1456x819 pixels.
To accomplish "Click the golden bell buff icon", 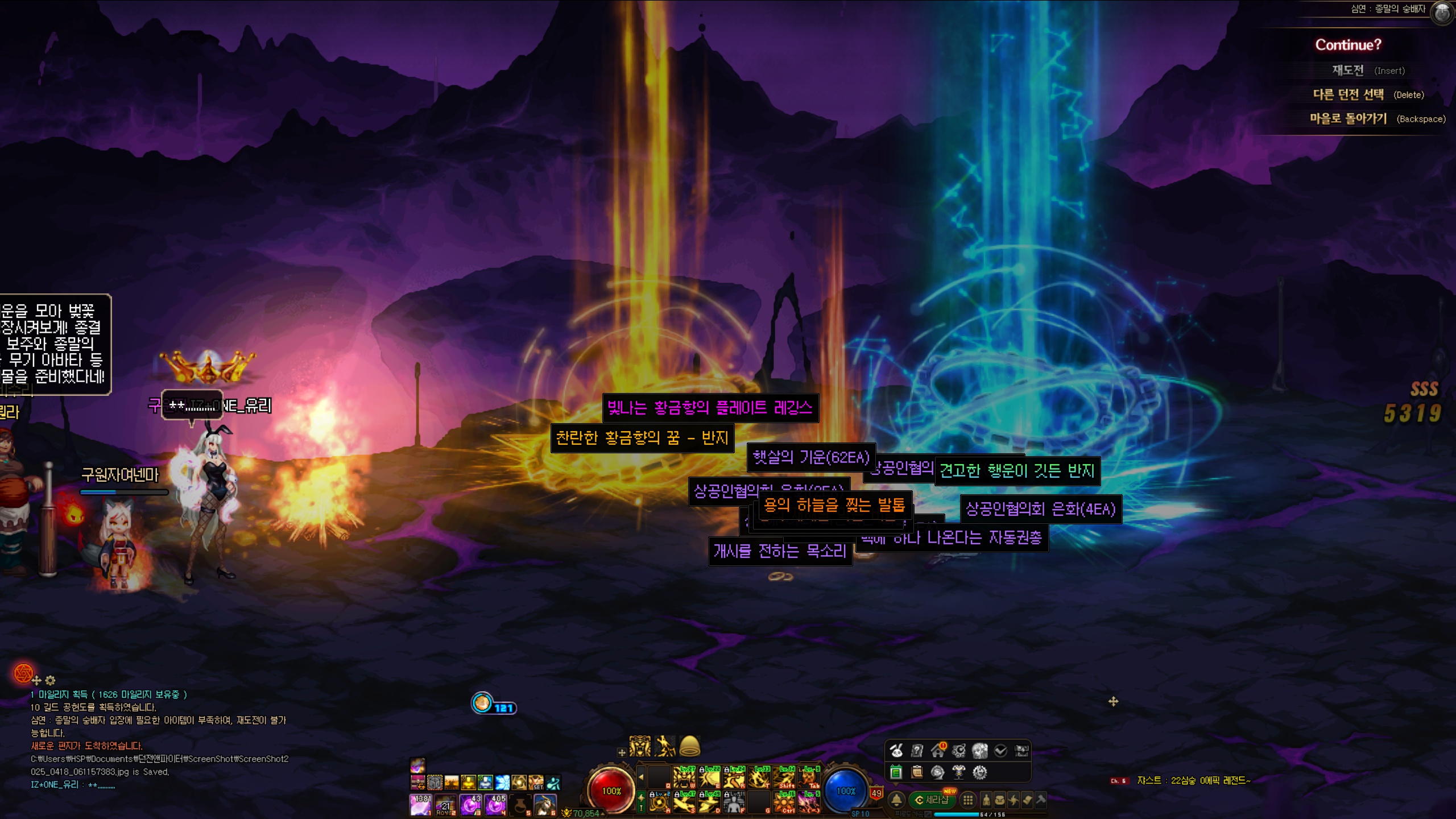I will click(x=690, y=745).
